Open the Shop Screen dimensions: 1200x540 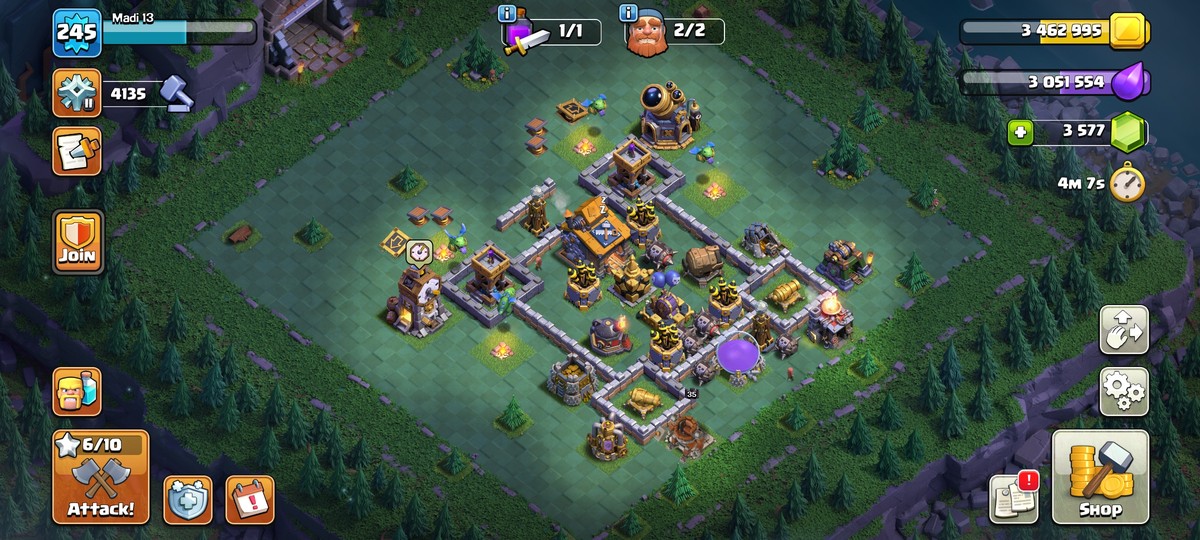[1100, 477]
